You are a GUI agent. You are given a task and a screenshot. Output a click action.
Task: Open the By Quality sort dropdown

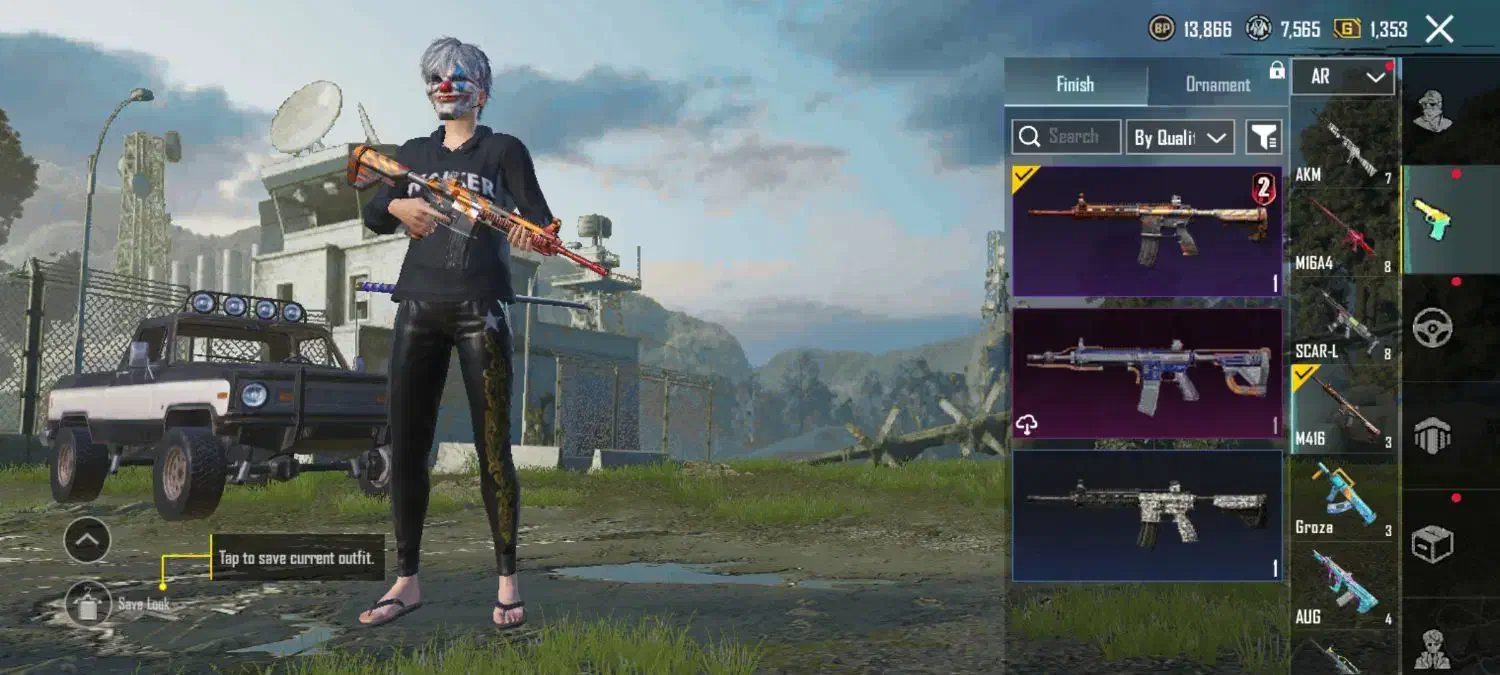tap(1180, 138)
